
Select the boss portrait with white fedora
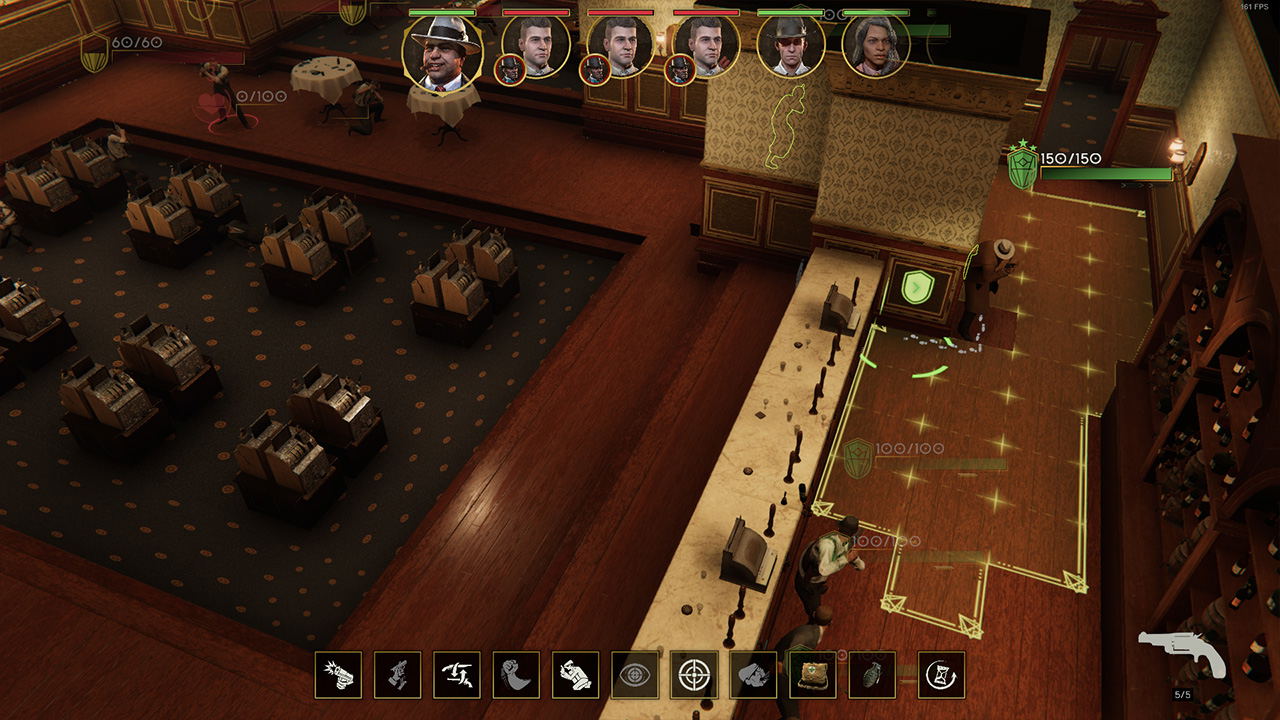pyautogui.click(x=442, y=50)
